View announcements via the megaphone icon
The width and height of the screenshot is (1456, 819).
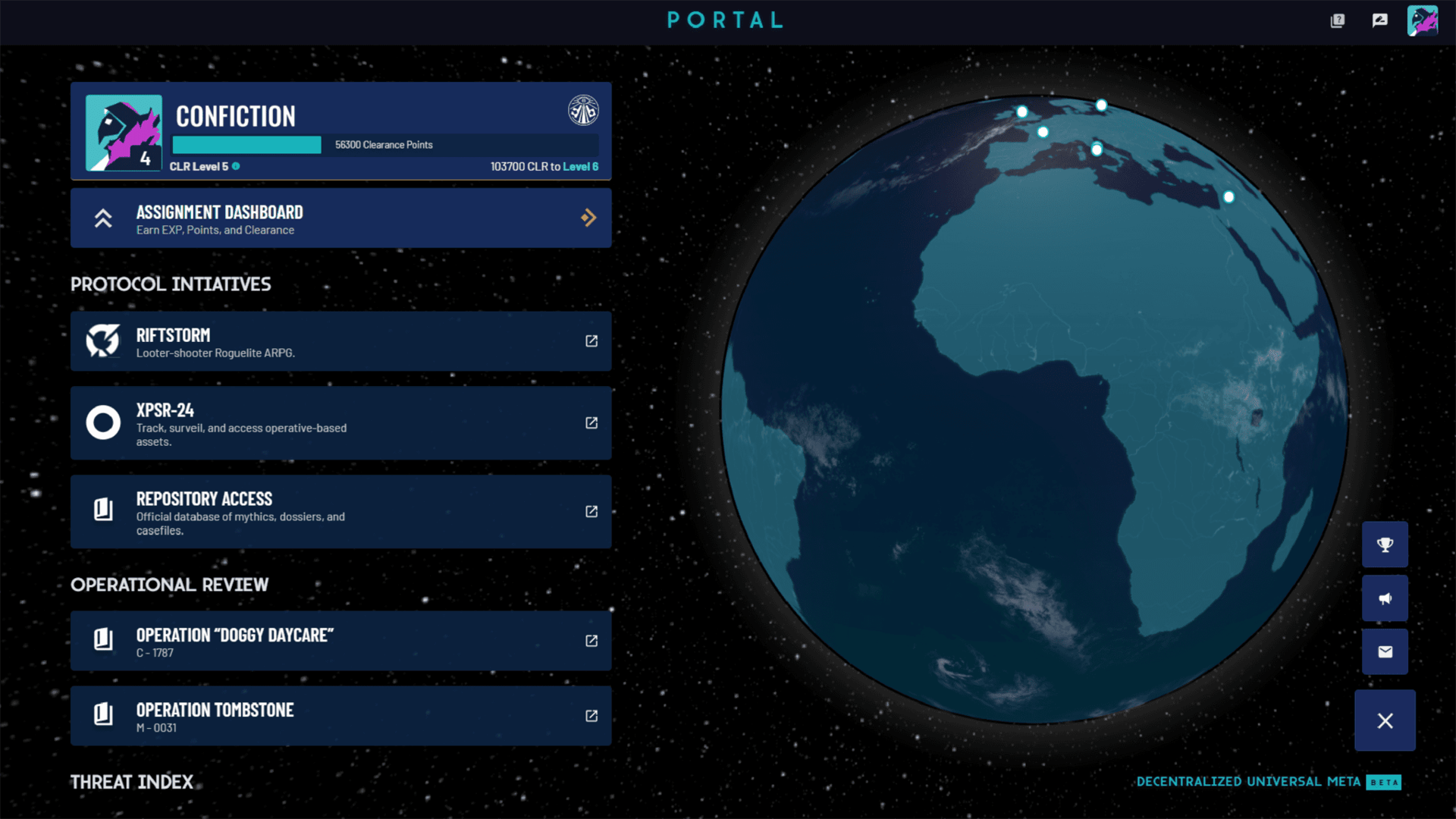tap(1385, 598)
